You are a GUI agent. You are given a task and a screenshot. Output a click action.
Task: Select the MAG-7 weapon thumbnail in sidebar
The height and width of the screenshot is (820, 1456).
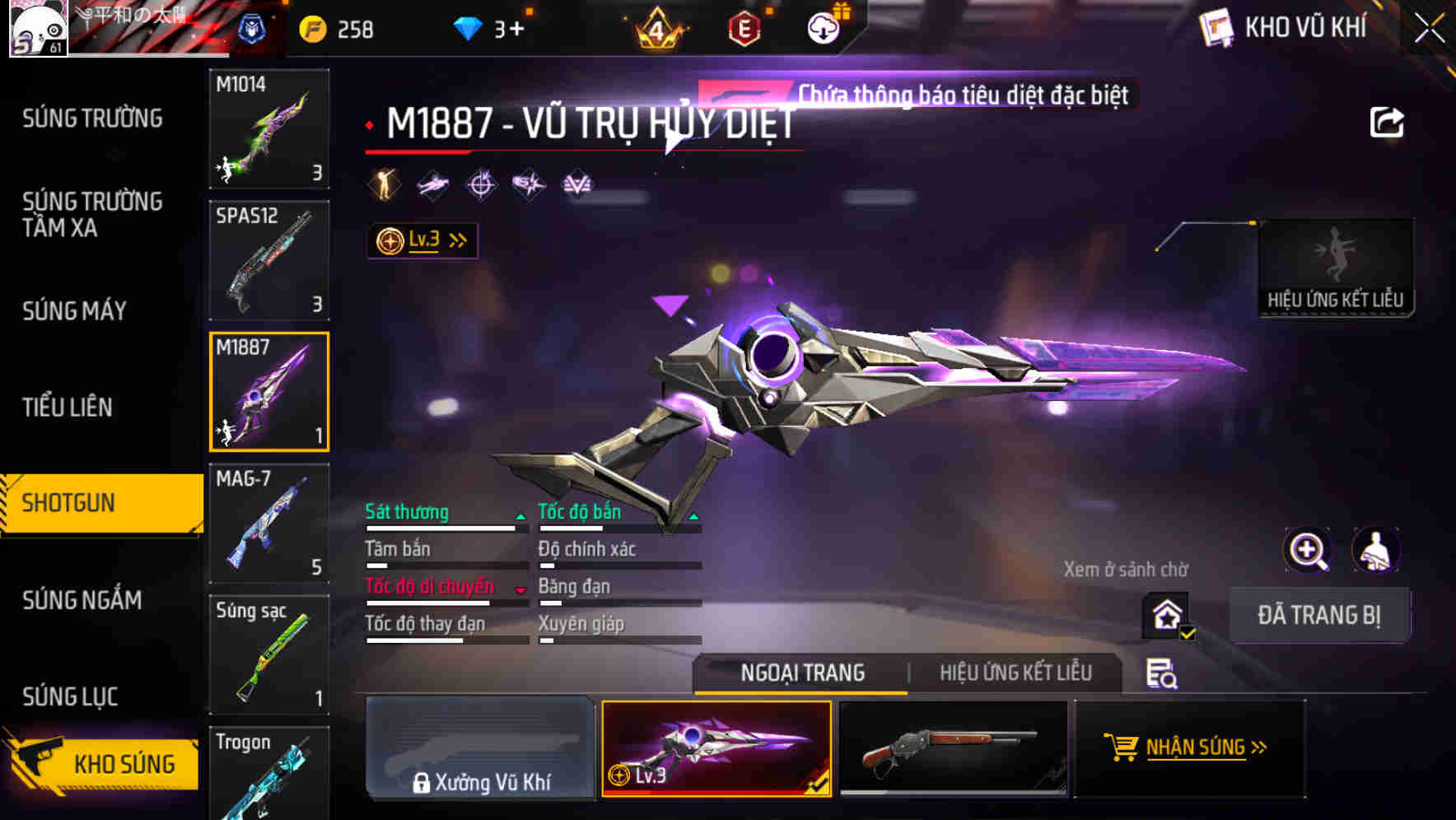269,523
